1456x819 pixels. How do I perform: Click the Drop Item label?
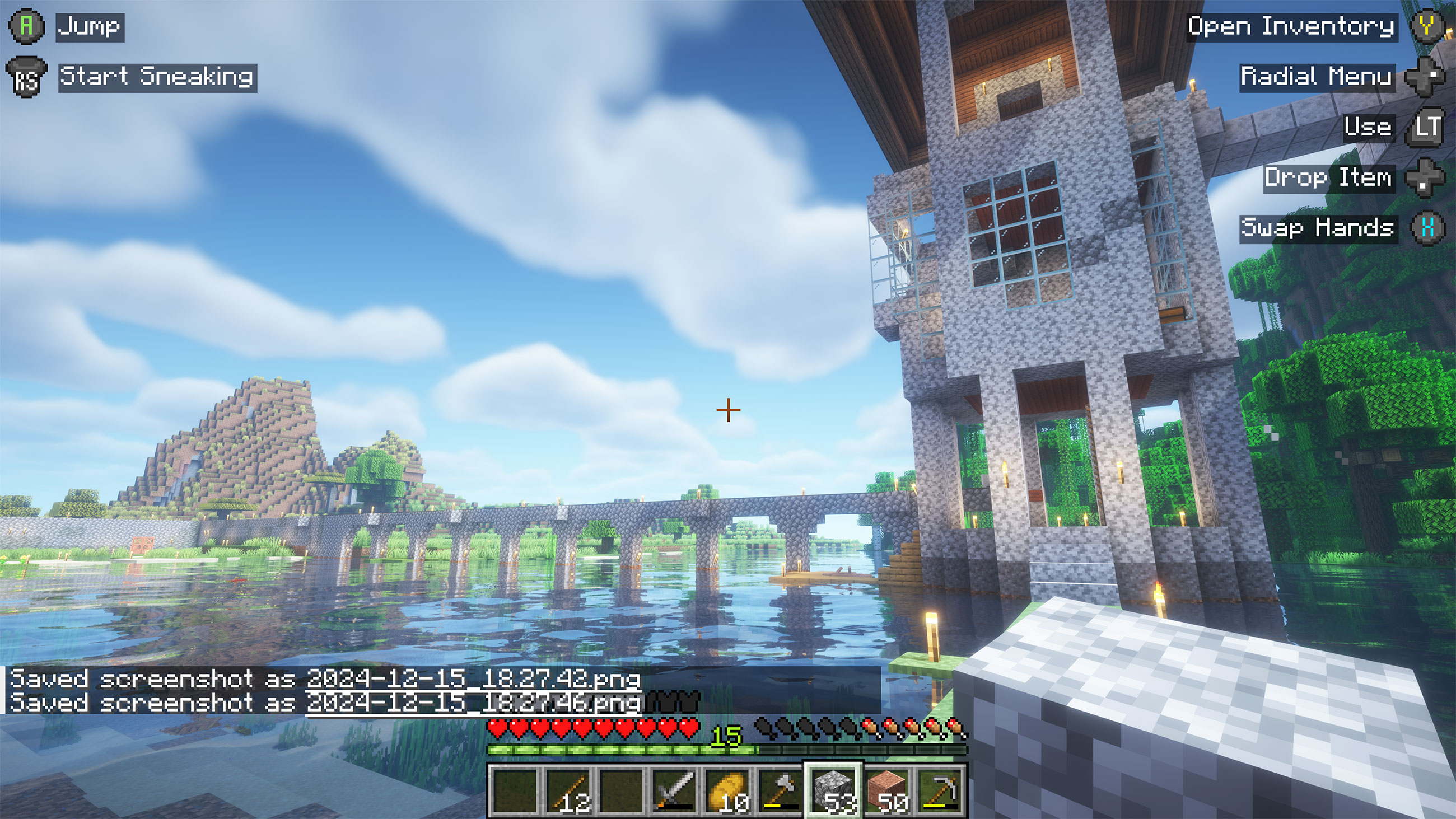click(x=1329, y=178)
